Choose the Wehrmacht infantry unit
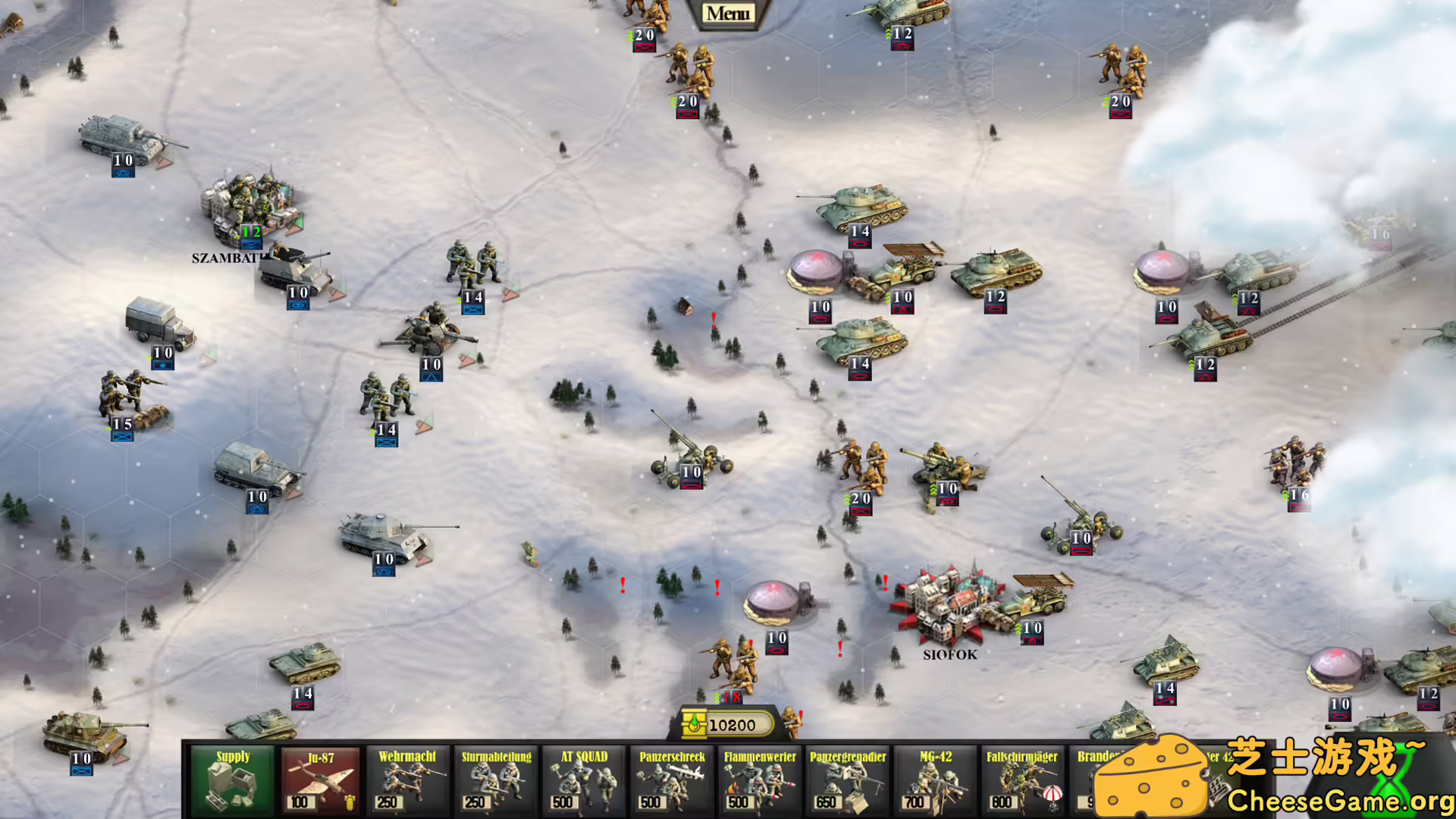The image size is (1456, 819). [x=409, y=781]
